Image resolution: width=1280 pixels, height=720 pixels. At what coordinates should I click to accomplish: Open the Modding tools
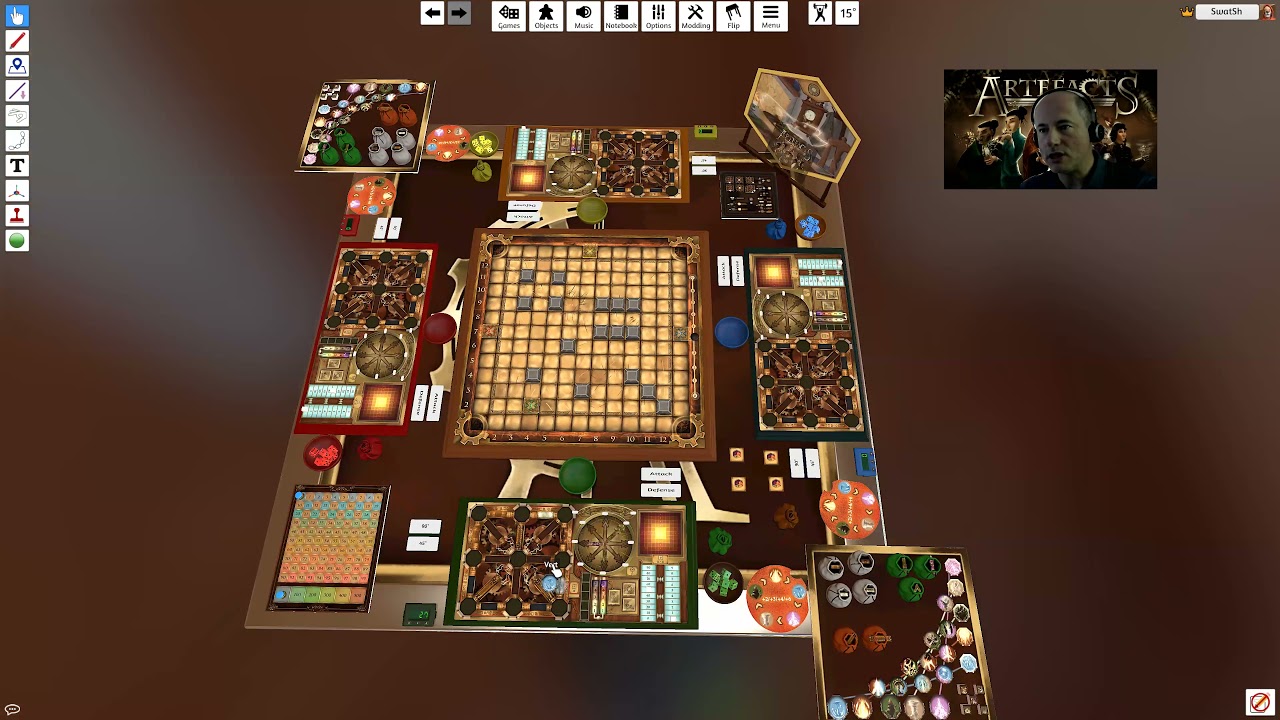pyautogui.click(x=696, y=16)
